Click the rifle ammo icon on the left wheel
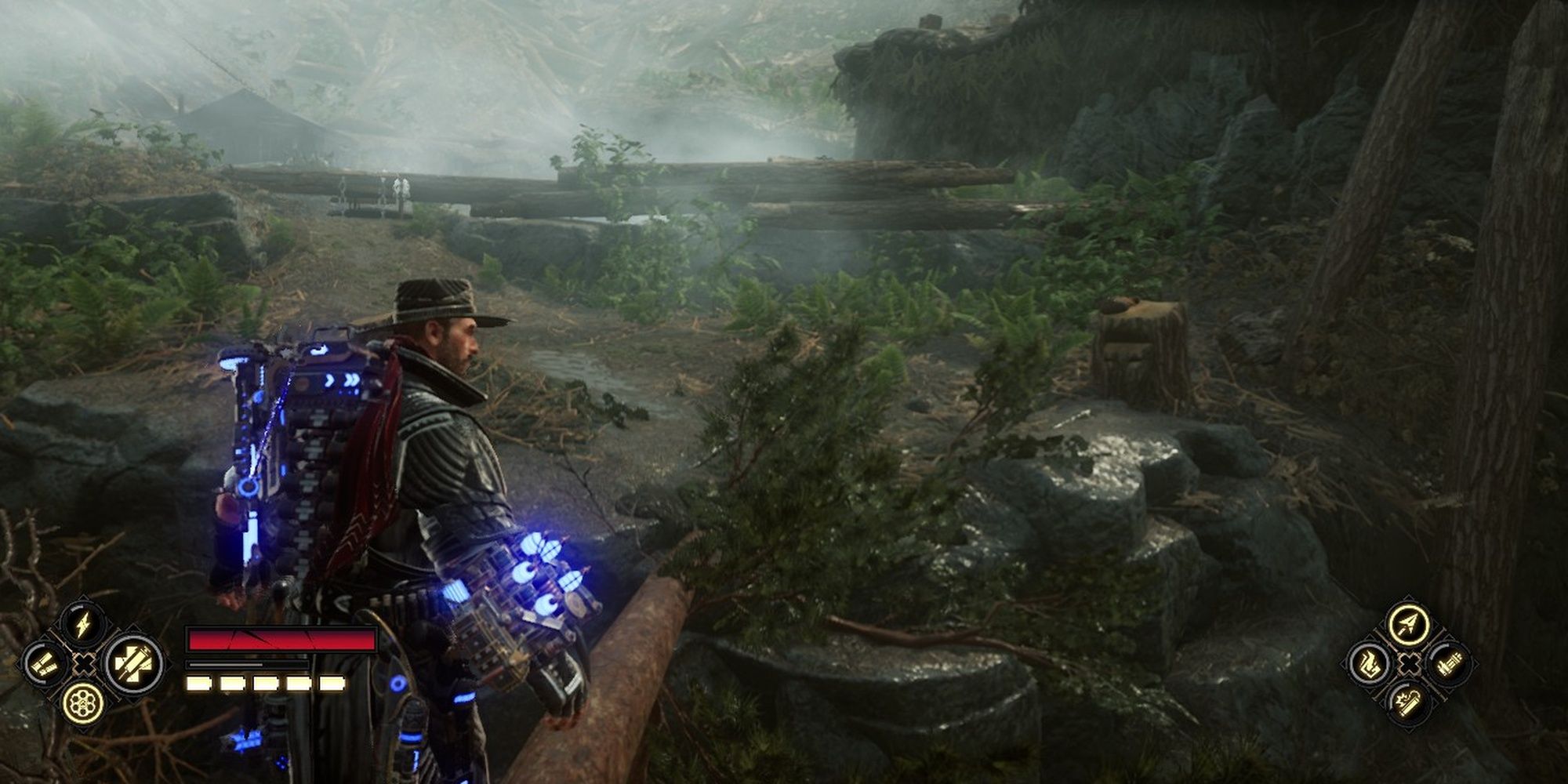This screenshot has height=784, width=1568. click(45, 663)
